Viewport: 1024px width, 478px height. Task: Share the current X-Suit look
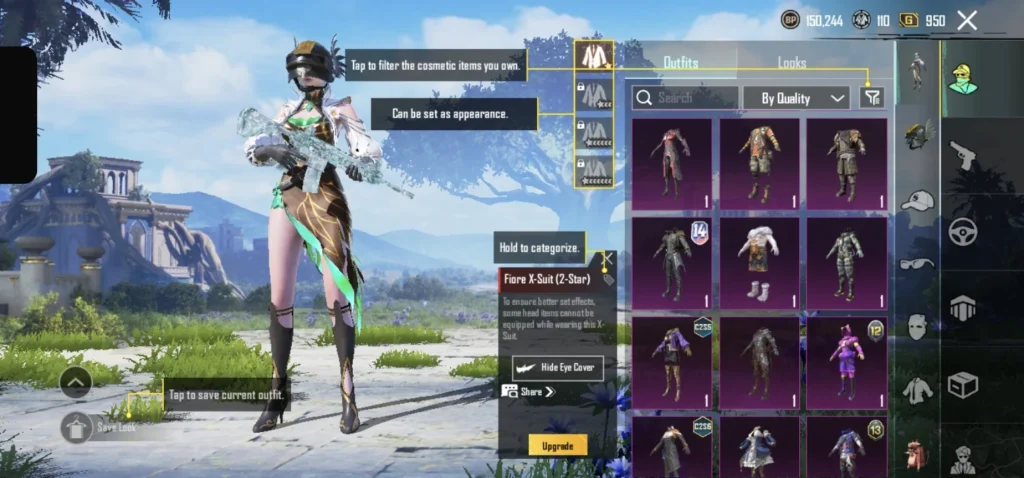(x=530, y=392)
